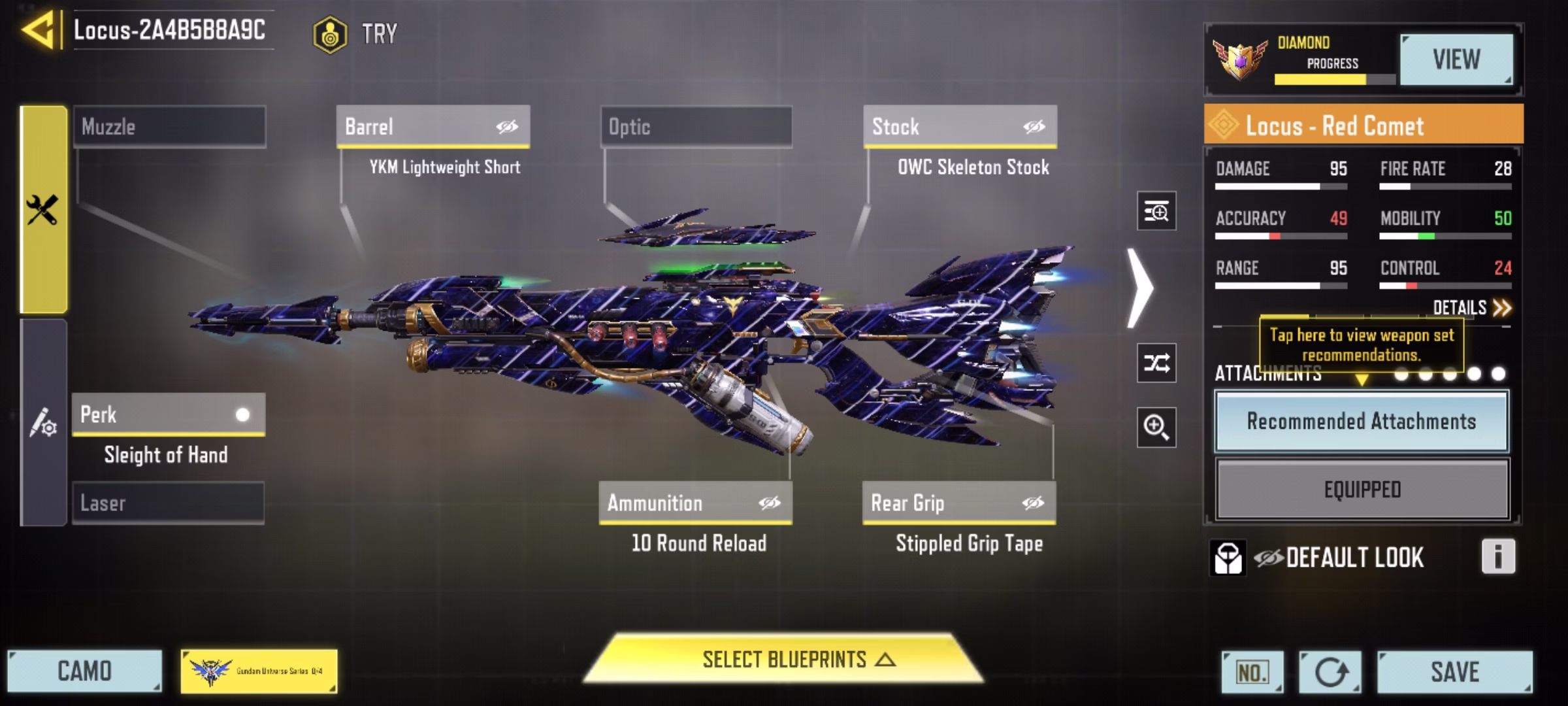The image size is (1568, 706).
Task: Choose the Laser attachment slot
Action: coord(168,503)
